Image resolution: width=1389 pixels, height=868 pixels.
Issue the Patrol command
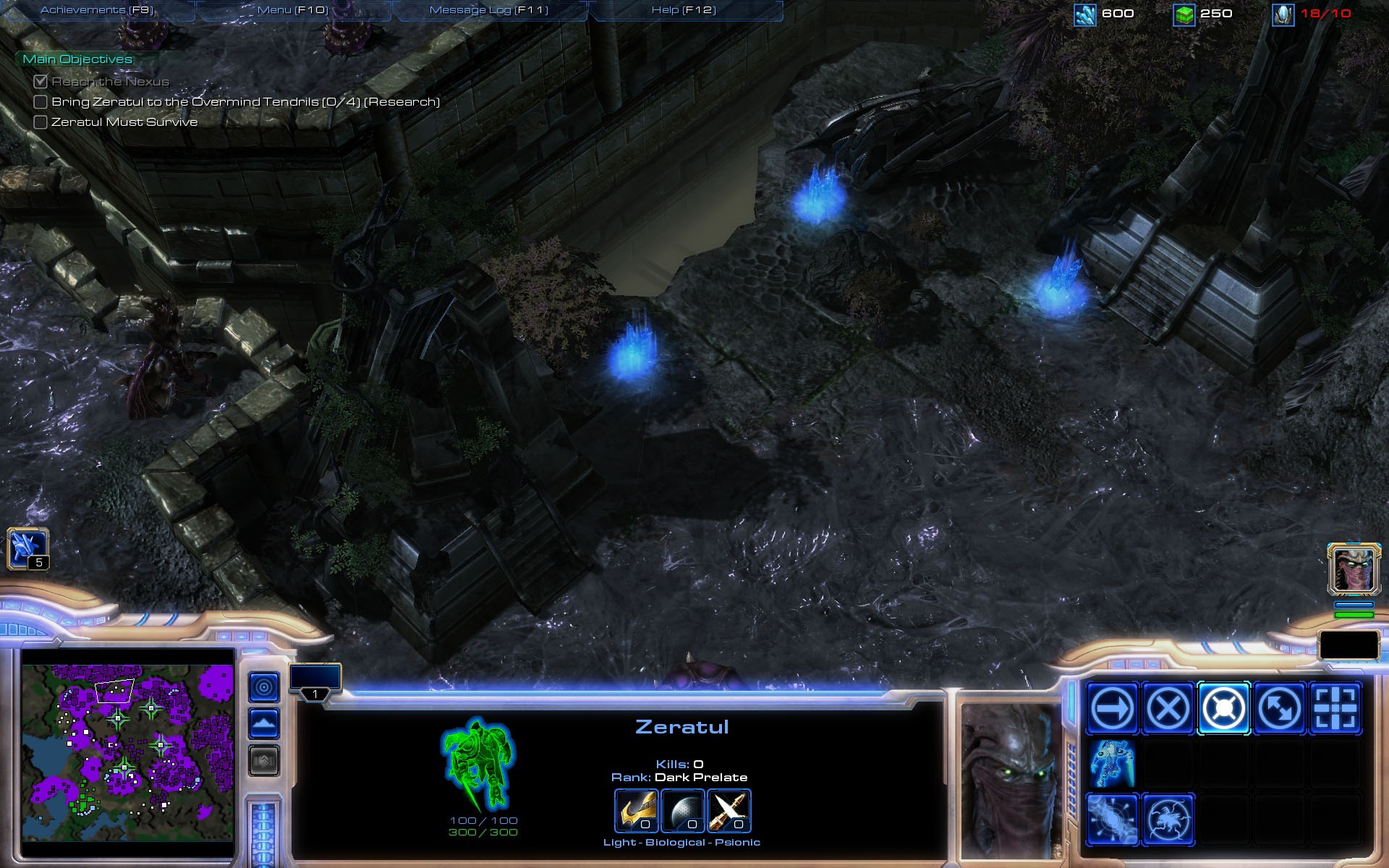(1279, 708)
